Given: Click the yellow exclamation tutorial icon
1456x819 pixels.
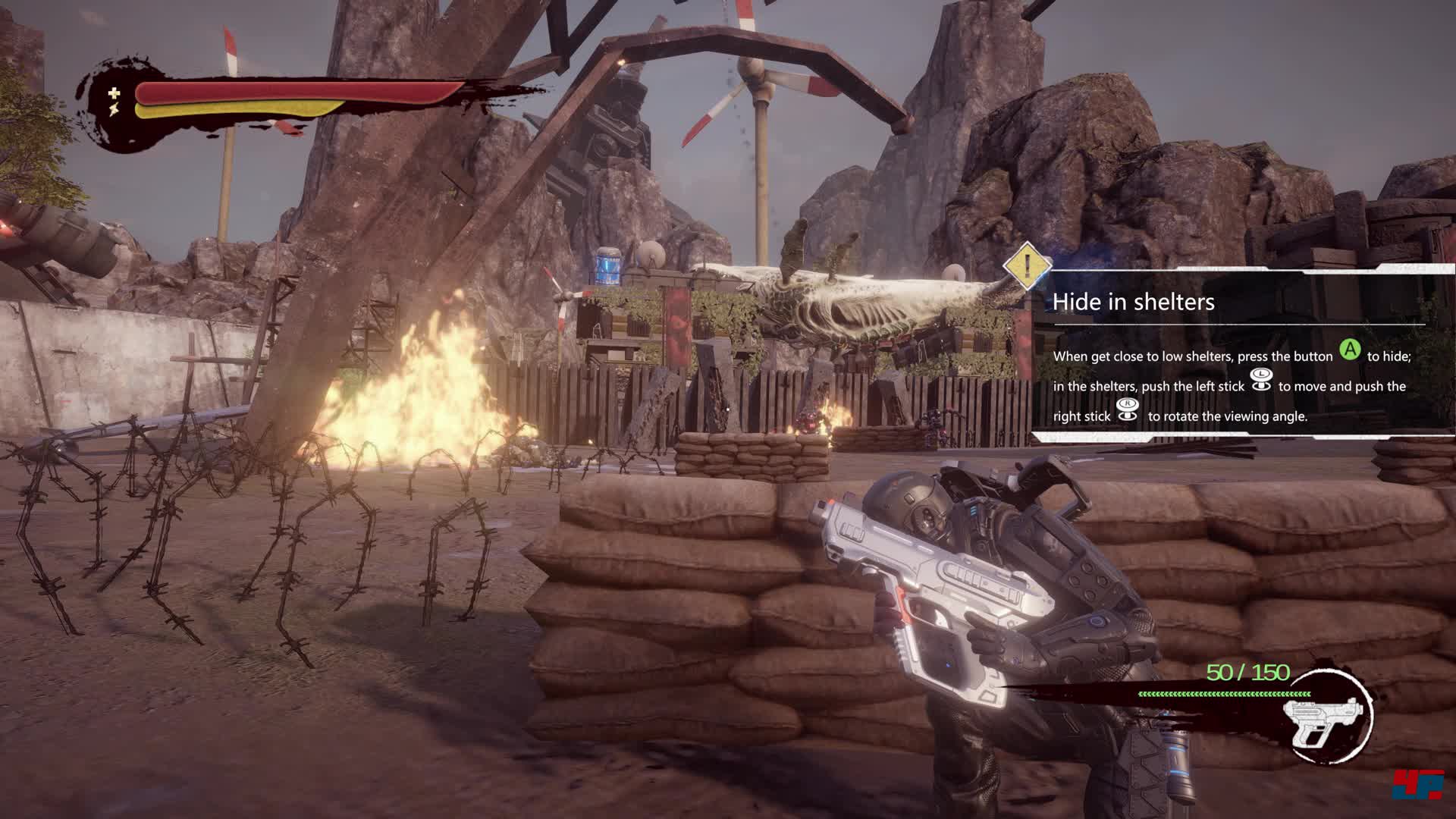Looking at the screenshot, I should point(1027,266).
